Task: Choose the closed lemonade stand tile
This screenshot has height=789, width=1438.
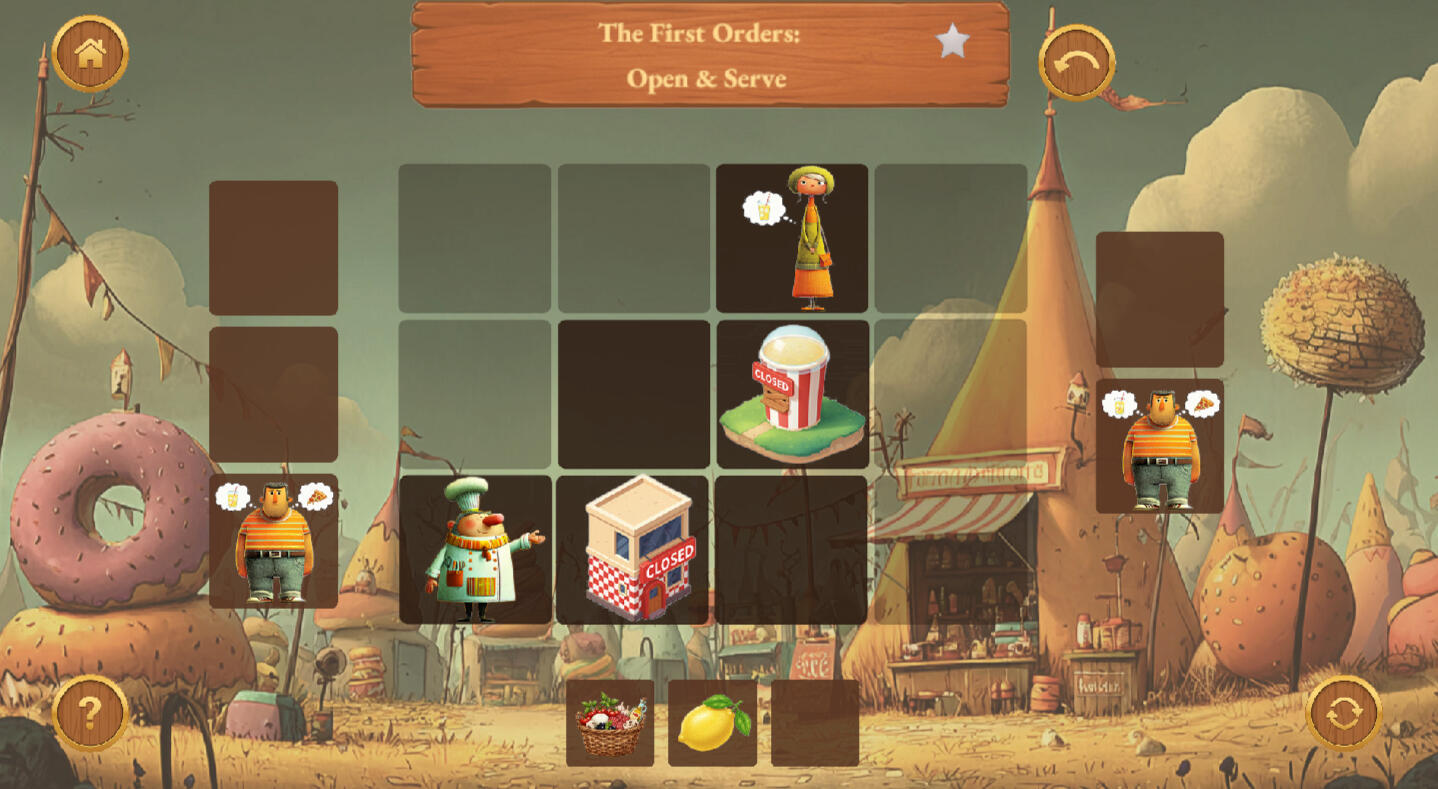Action: coord(792,394)
